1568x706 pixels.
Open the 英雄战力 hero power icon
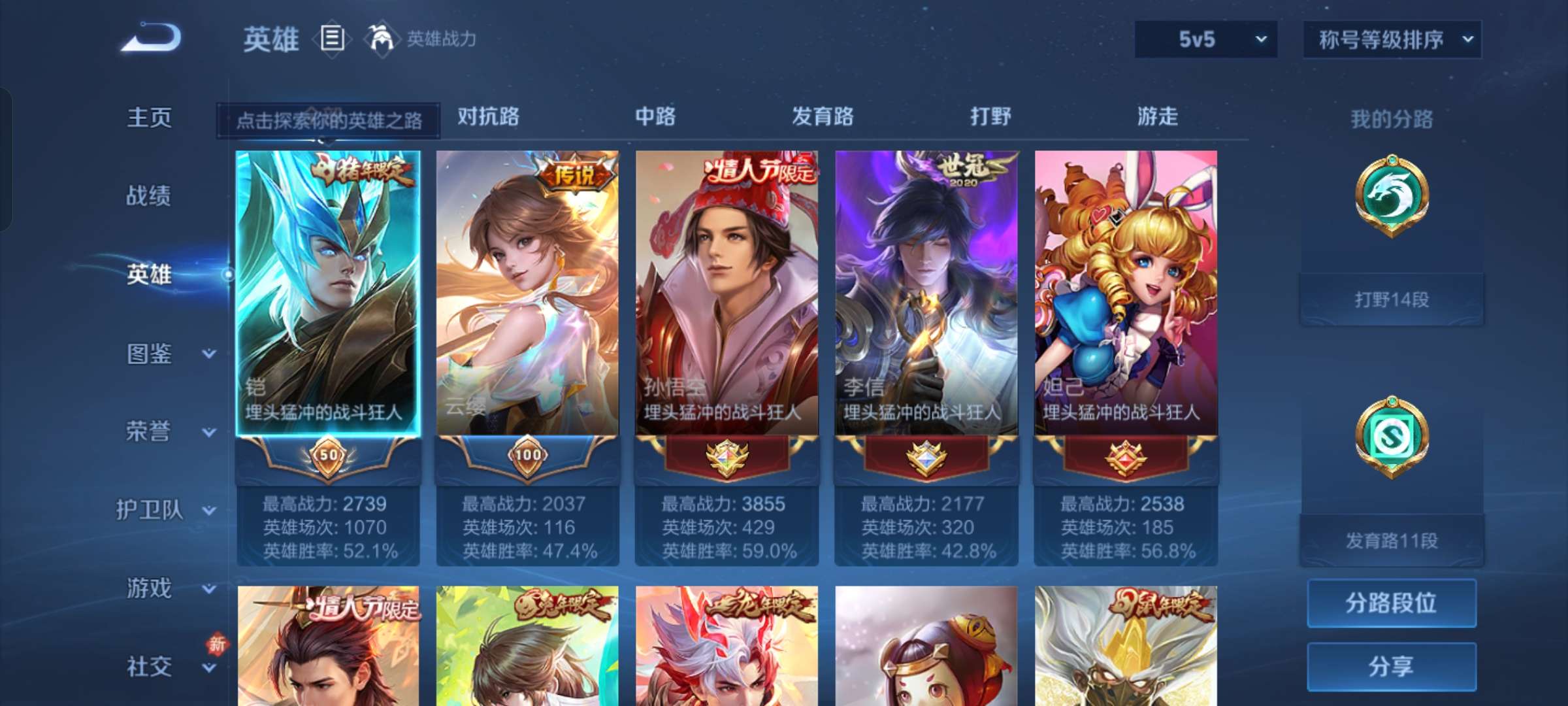(379, 39)
